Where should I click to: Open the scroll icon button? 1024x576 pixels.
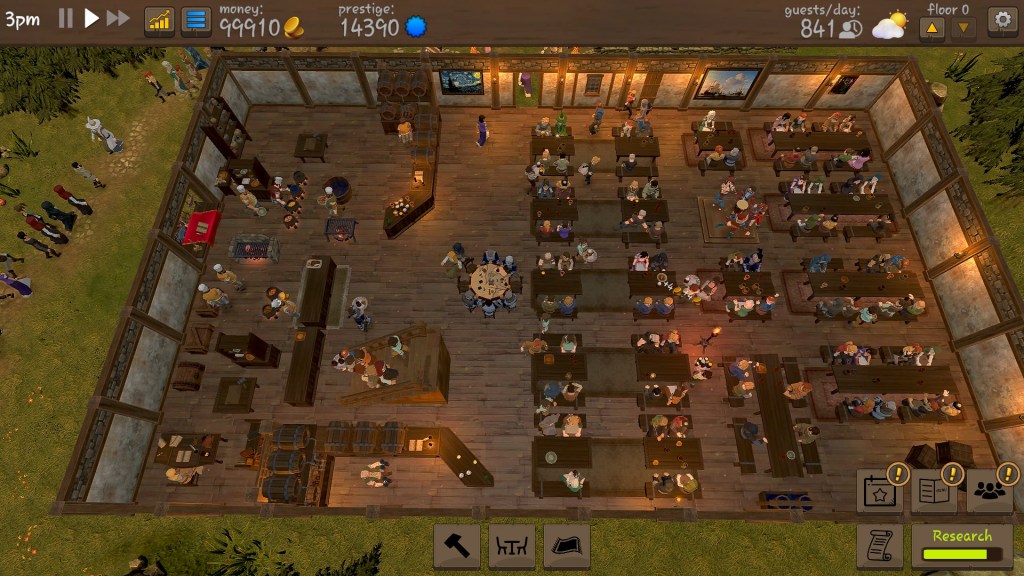pos(880,545)
